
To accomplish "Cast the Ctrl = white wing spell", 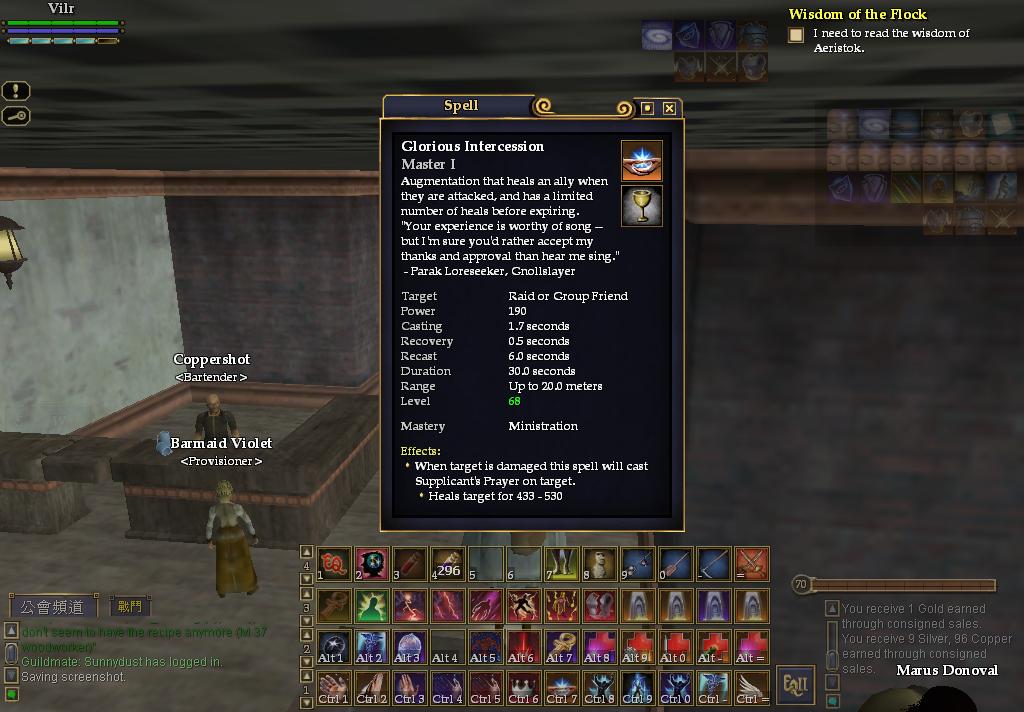I will click(751, 687).
